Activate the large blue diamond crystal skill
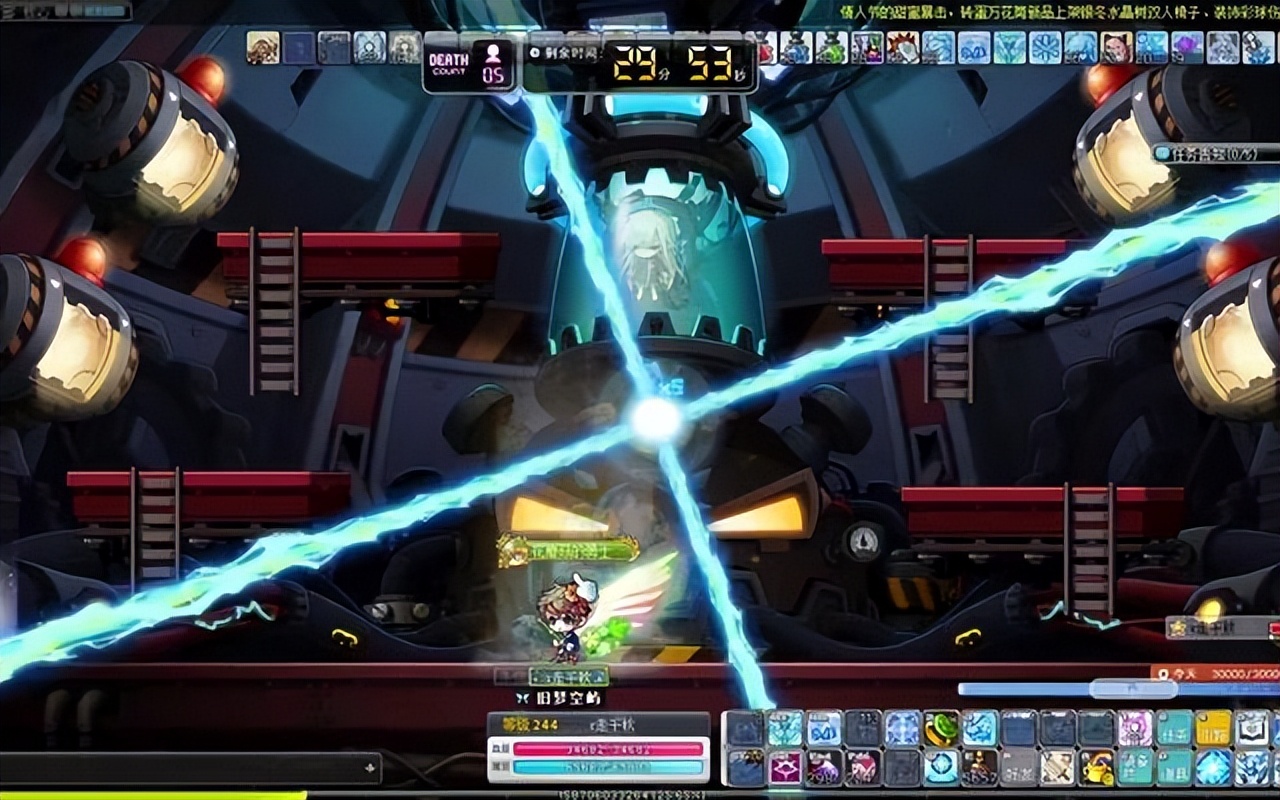The image size is (1280, 800). (1213, 767)
